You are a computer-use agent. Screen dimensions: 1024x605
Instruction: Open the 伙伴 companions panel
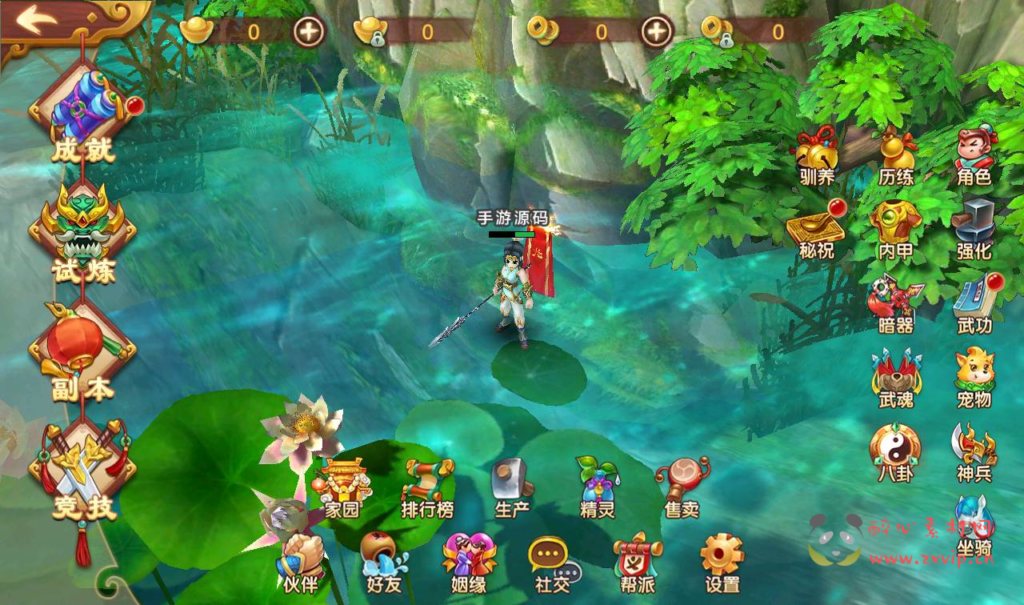pos(300,562)
